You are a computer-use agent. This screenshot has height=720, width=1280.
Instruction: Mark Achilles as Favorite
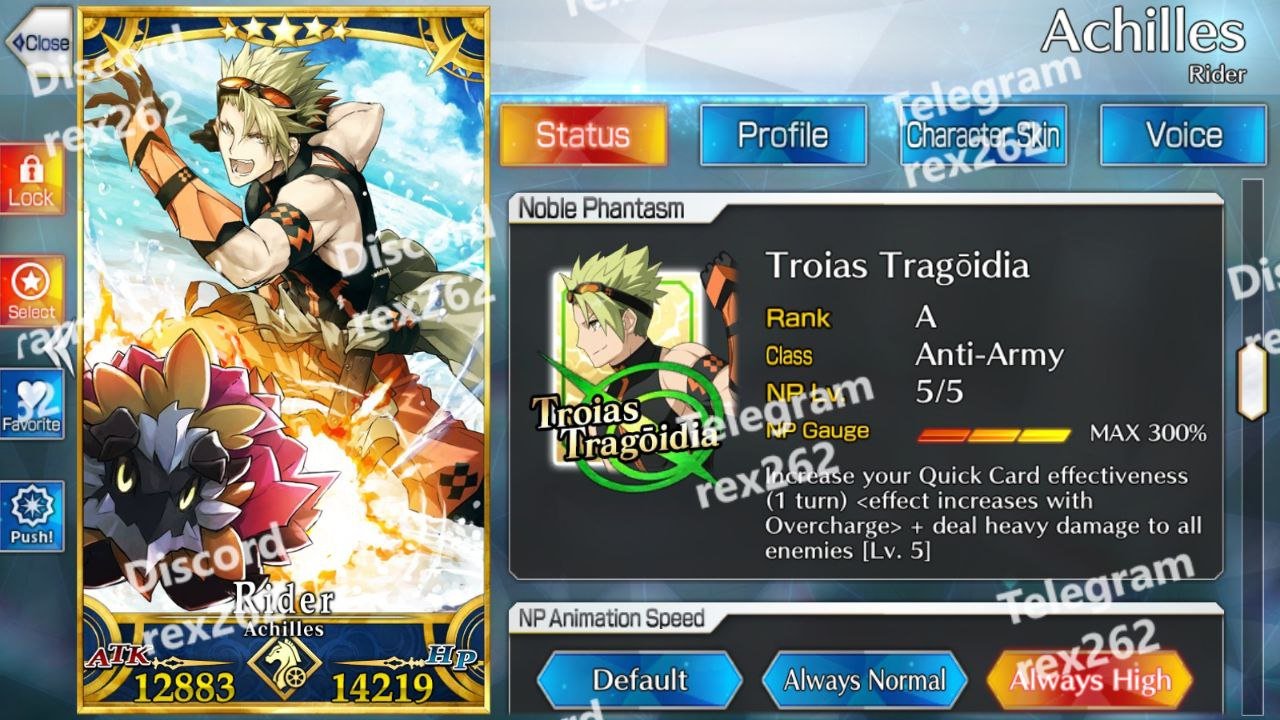pos(31,404)
